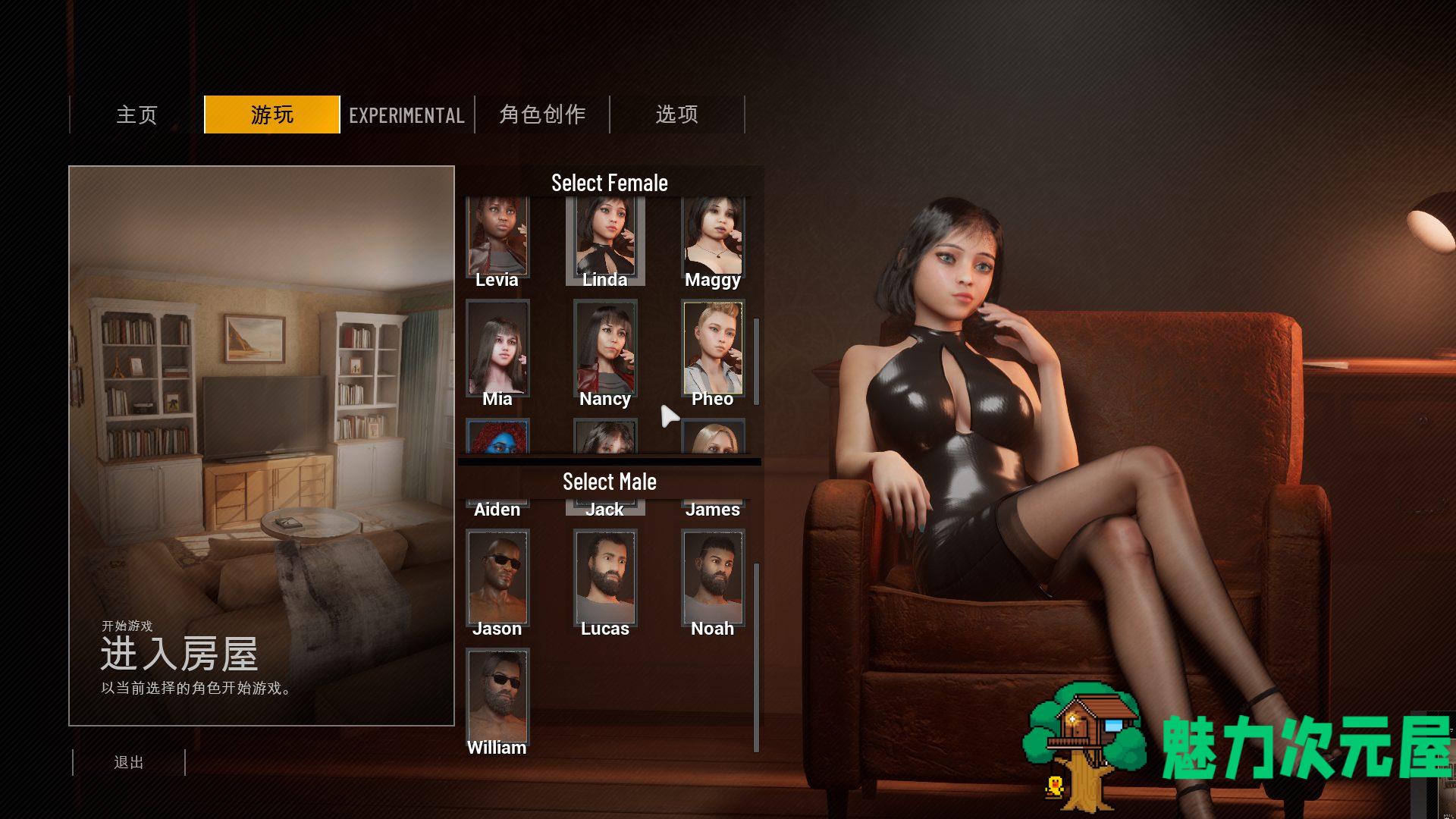Switch to the 主页 tab

[136, 115]
